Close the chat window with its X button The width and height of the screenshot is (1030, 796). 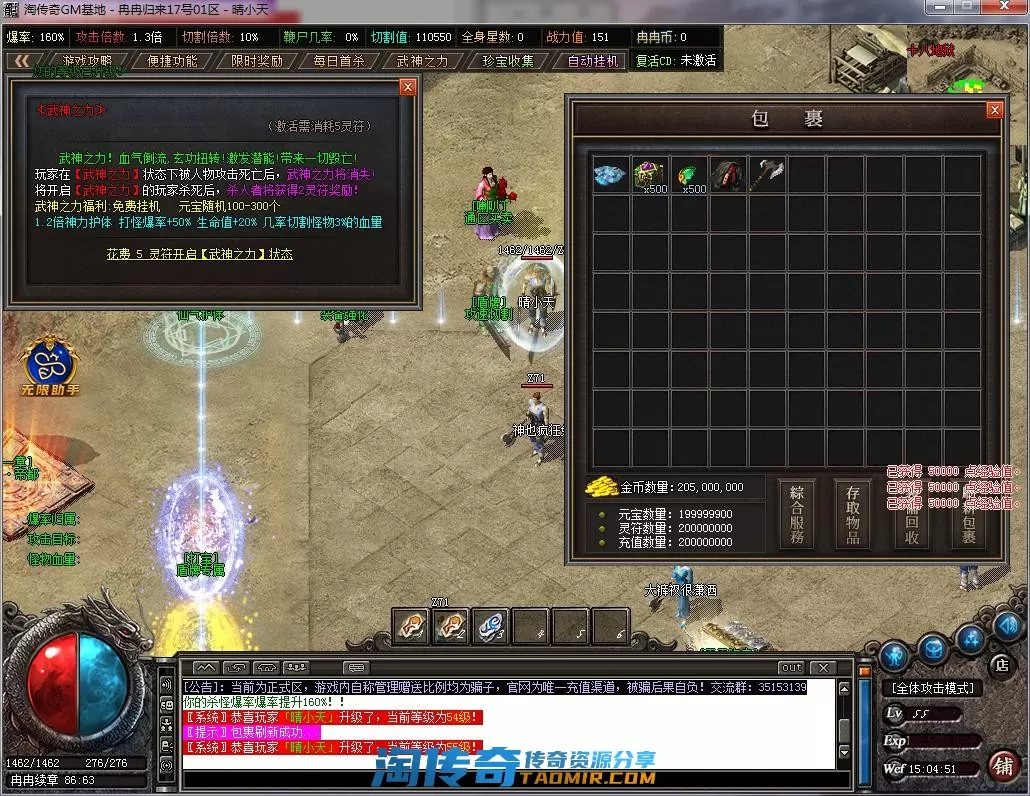coord(824,667)
